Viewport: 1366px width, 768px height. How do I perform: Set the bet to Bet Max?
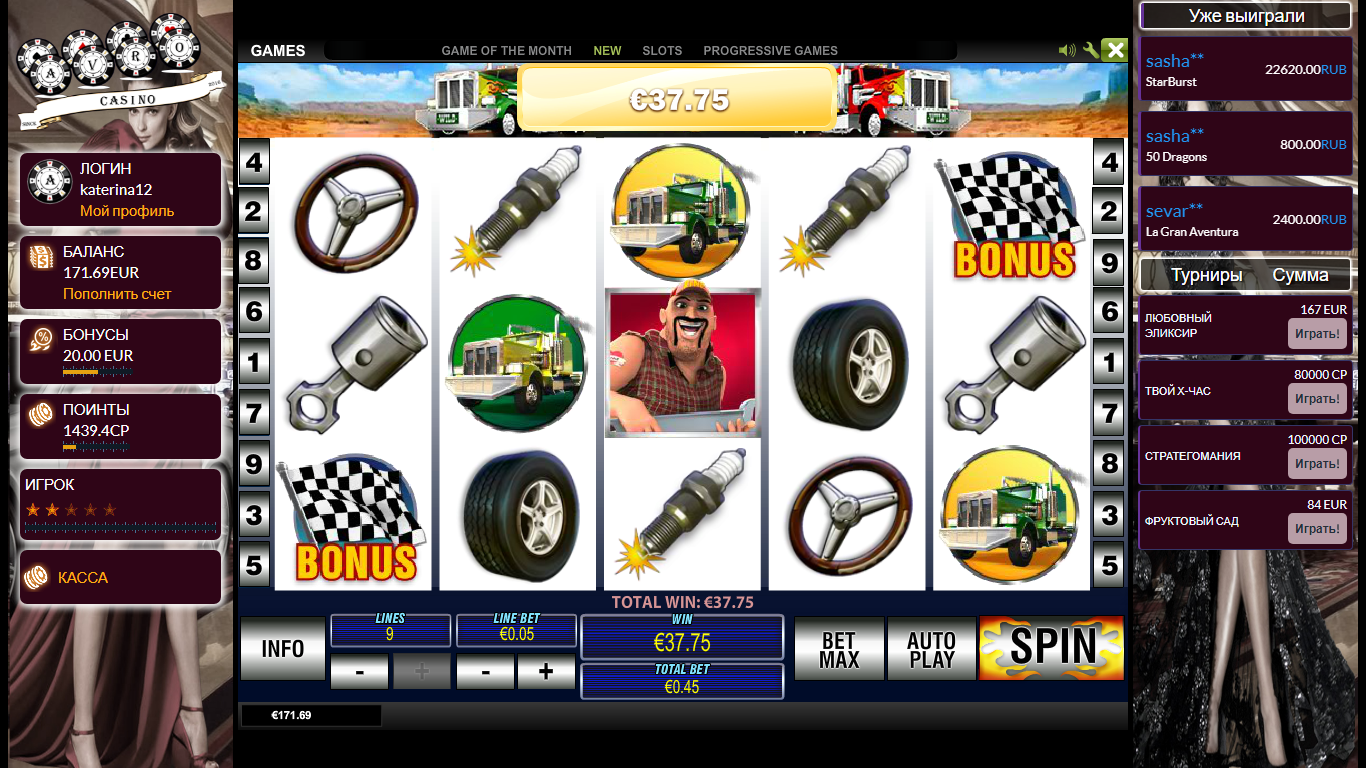point(838,649)
